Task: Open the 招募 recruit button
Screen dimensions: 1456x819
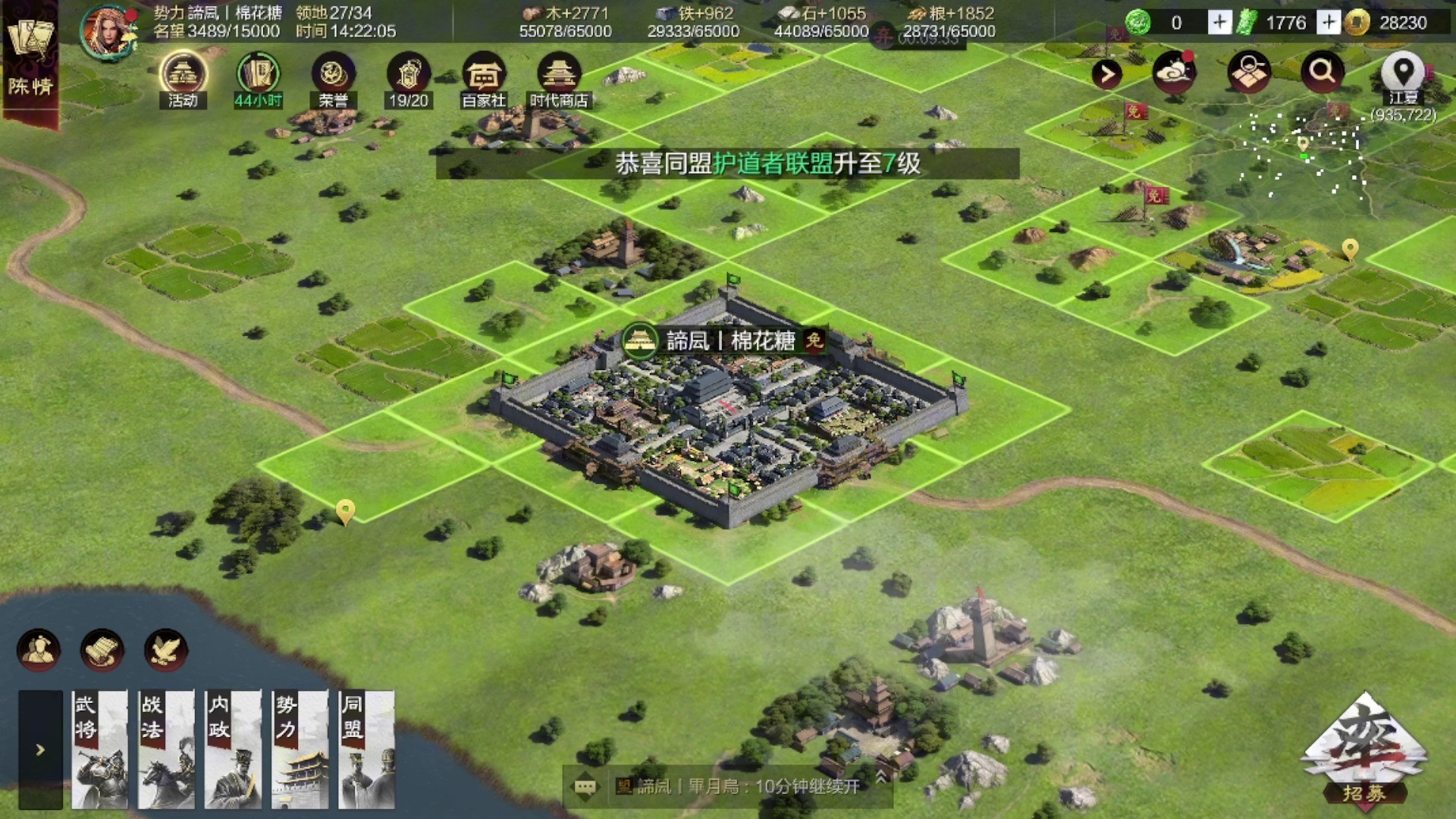Action: (1364, 752)
